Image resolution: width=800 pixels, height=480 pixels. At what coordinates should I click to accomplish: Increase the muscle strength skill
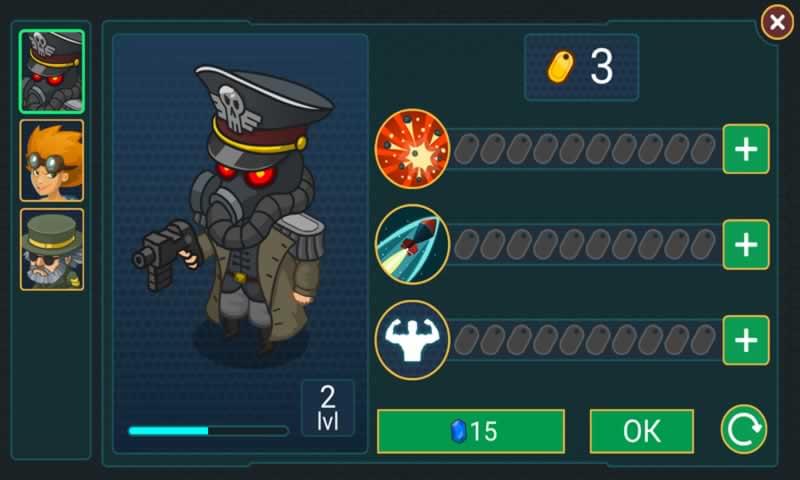pos(745,340)
